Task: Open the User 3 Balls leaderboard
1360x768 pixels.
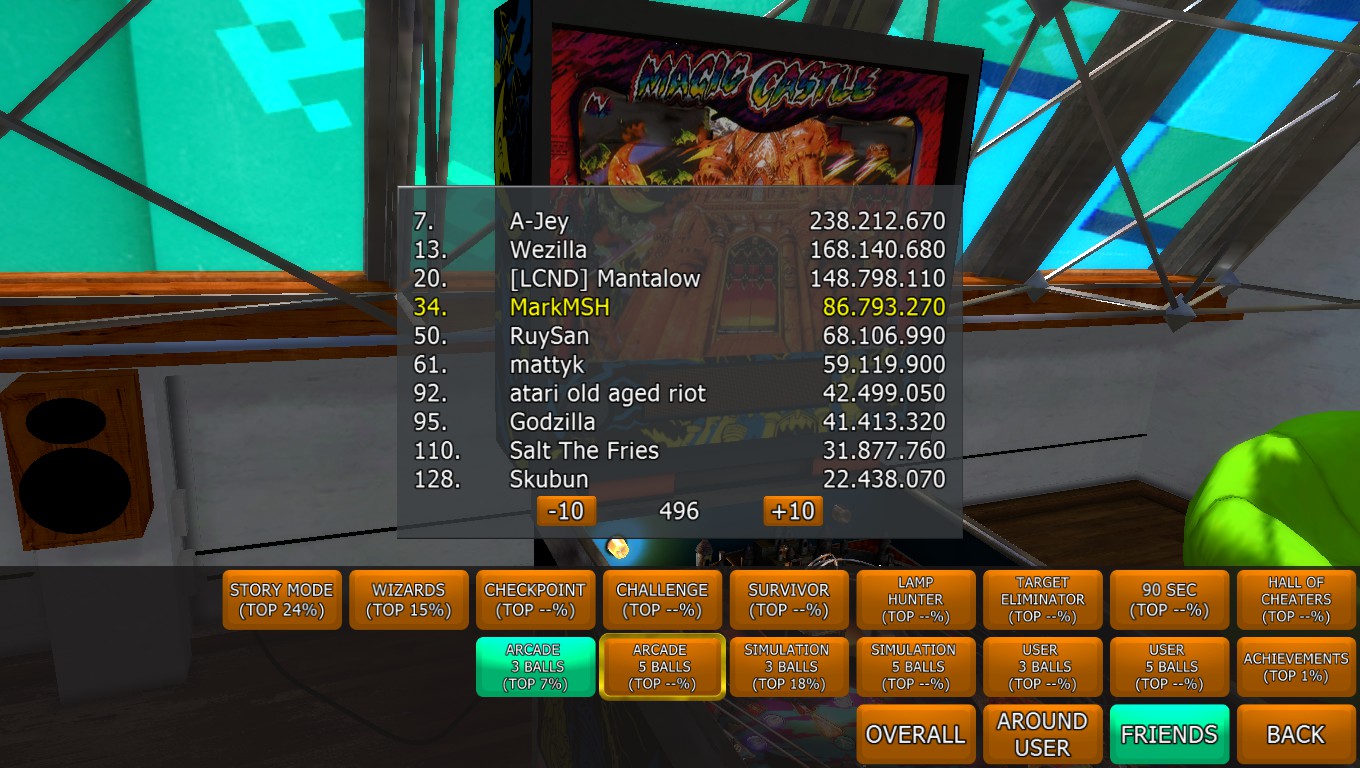Action: (1042, 667)
